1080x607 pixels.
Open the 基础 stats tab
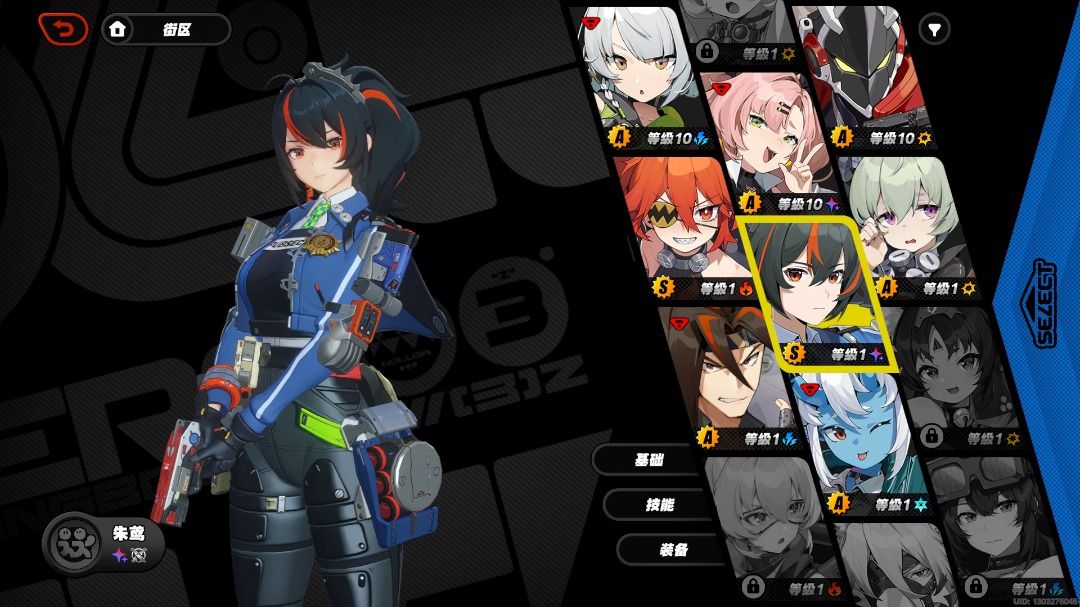pyautogui.click(x=649, y=459)
